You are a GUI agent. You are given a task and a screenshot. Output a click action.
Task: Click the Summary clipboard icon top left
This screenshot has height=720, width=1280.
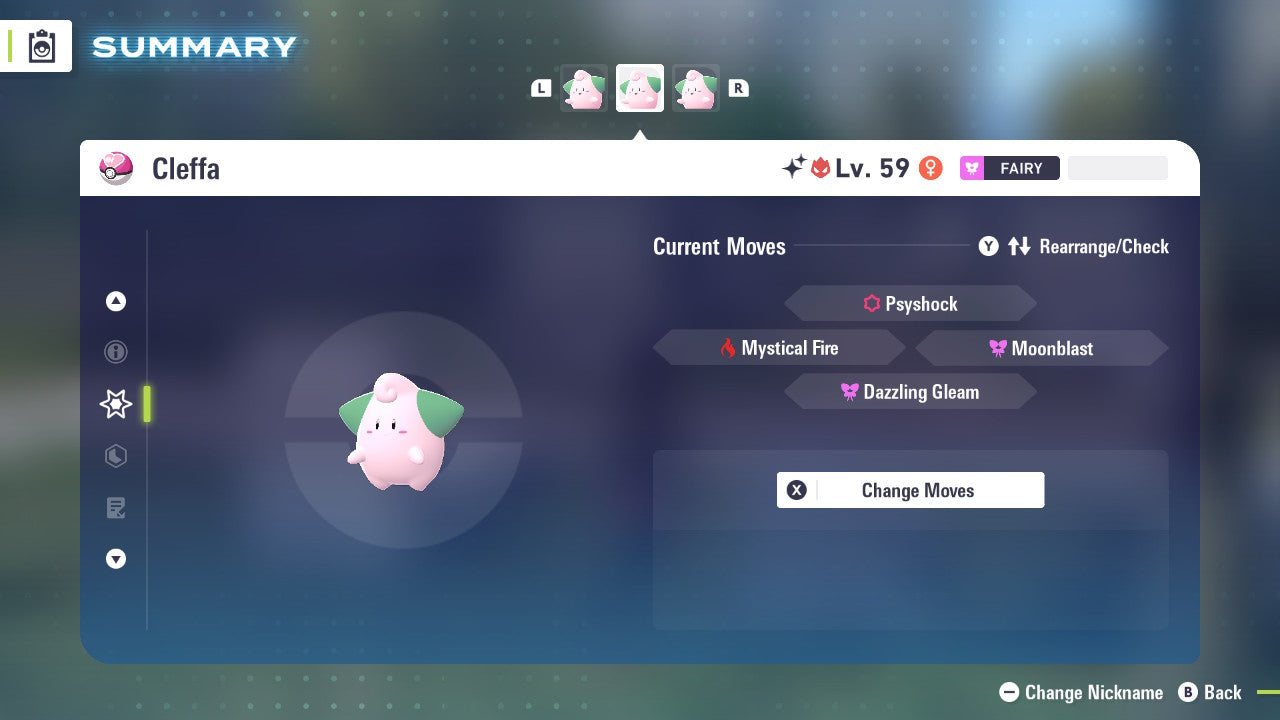pyautogui.click(x=40, y=46)
